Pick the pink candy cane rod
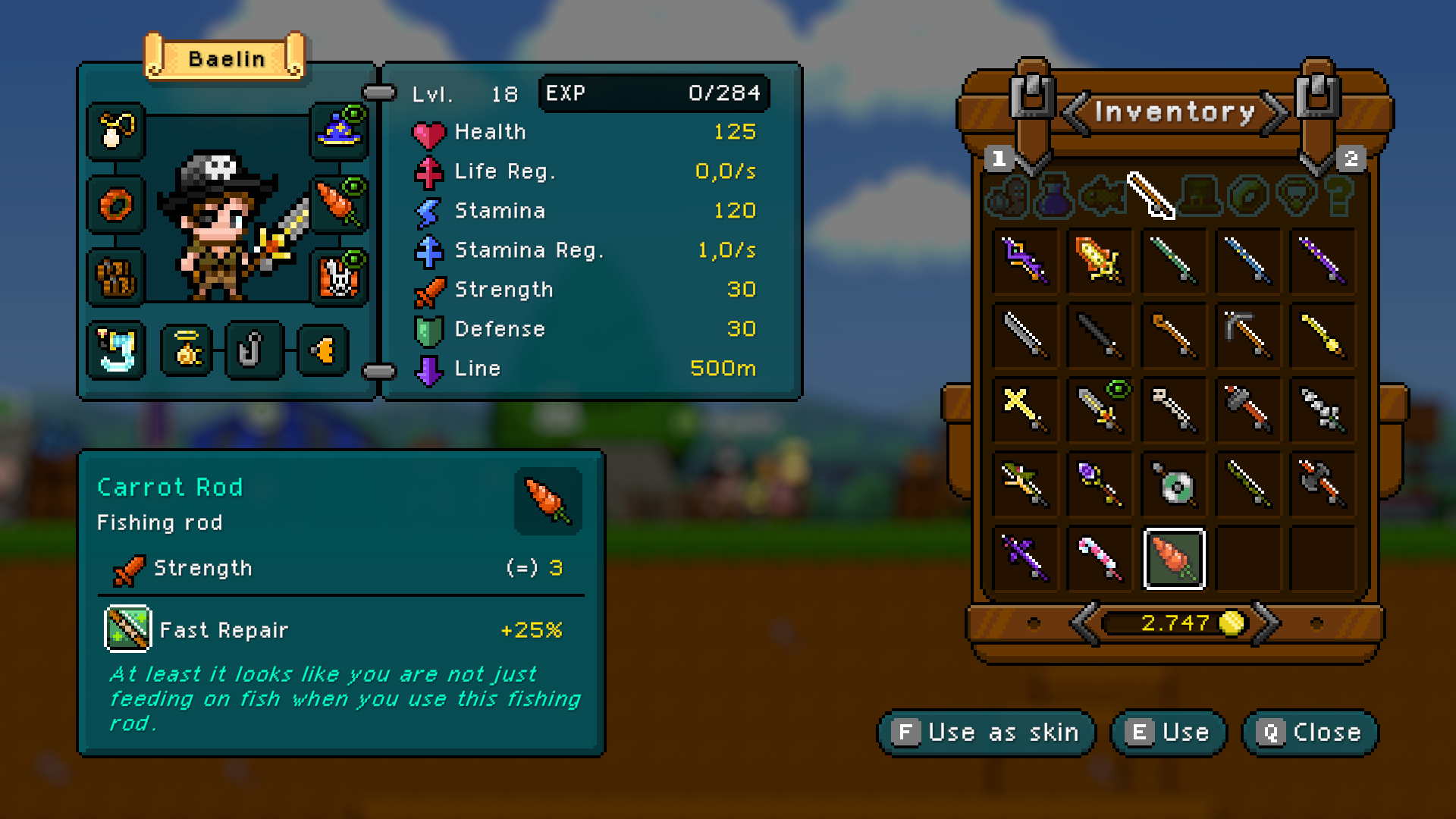Screen dimensions: 1456x819 (x=1099, y=560)
